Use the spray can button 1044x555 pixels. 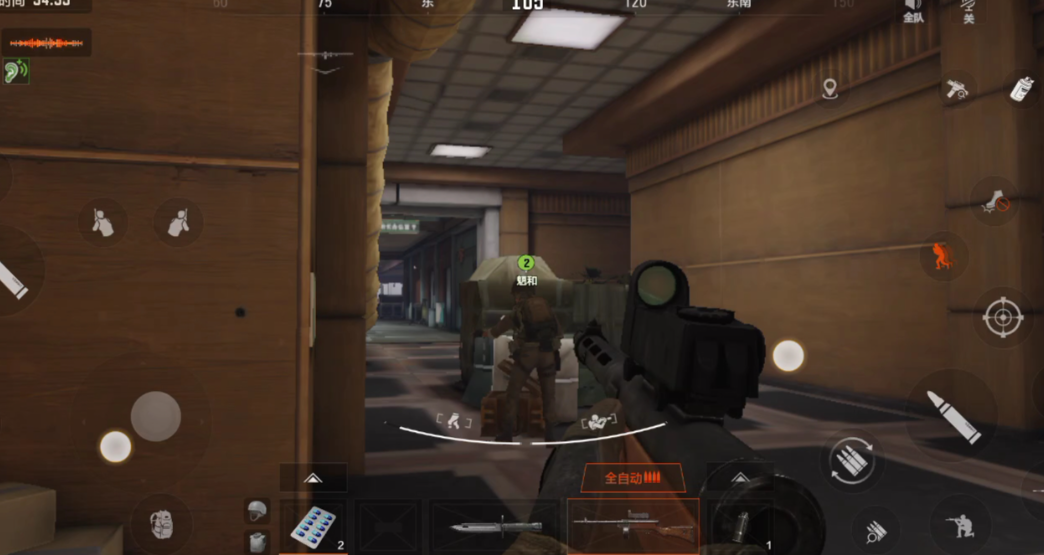(1021, 88)
